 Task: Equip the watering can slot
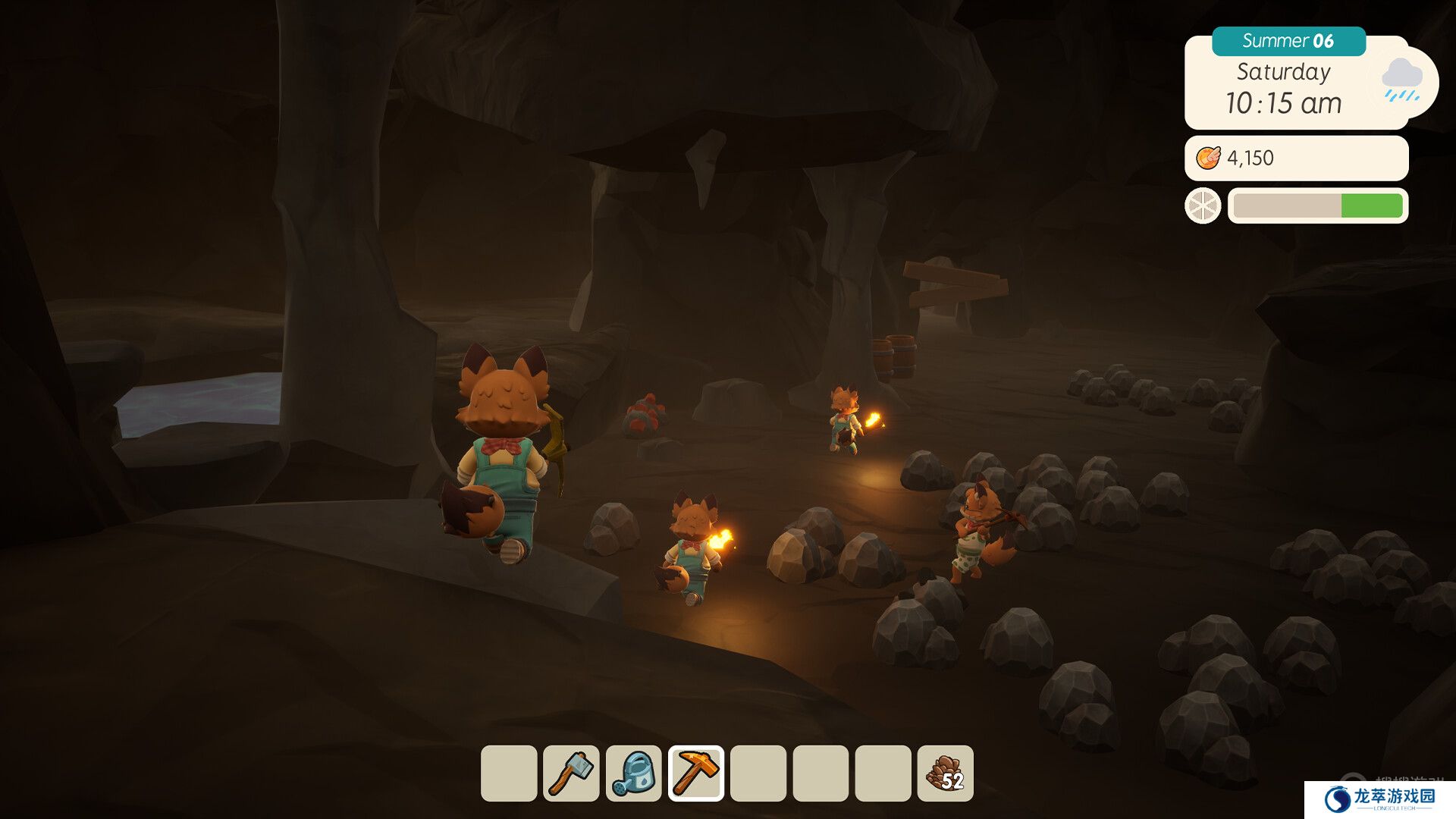(x=634, y=773)
